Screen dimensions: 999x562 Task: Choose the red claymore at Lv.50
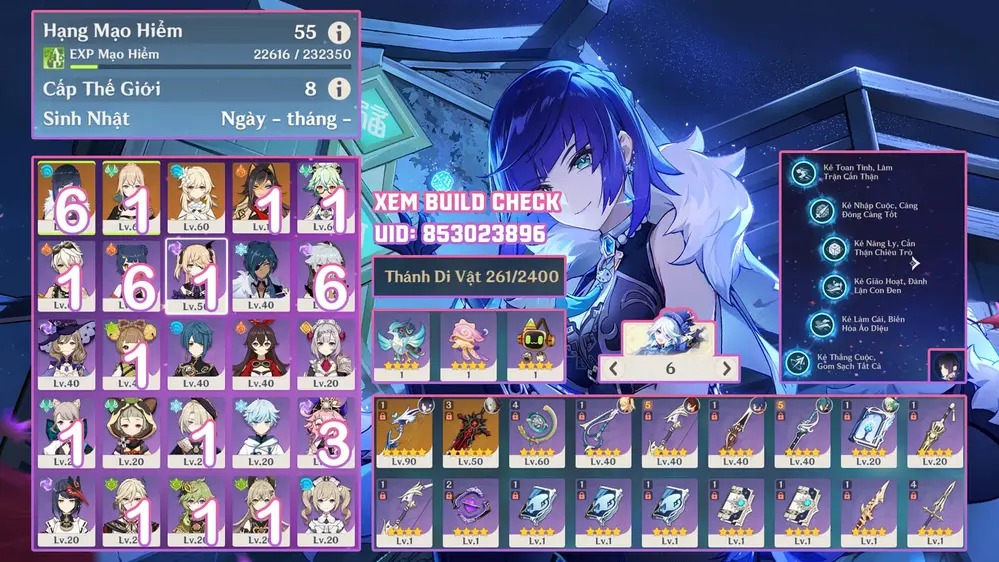click(x=470, y=432)
